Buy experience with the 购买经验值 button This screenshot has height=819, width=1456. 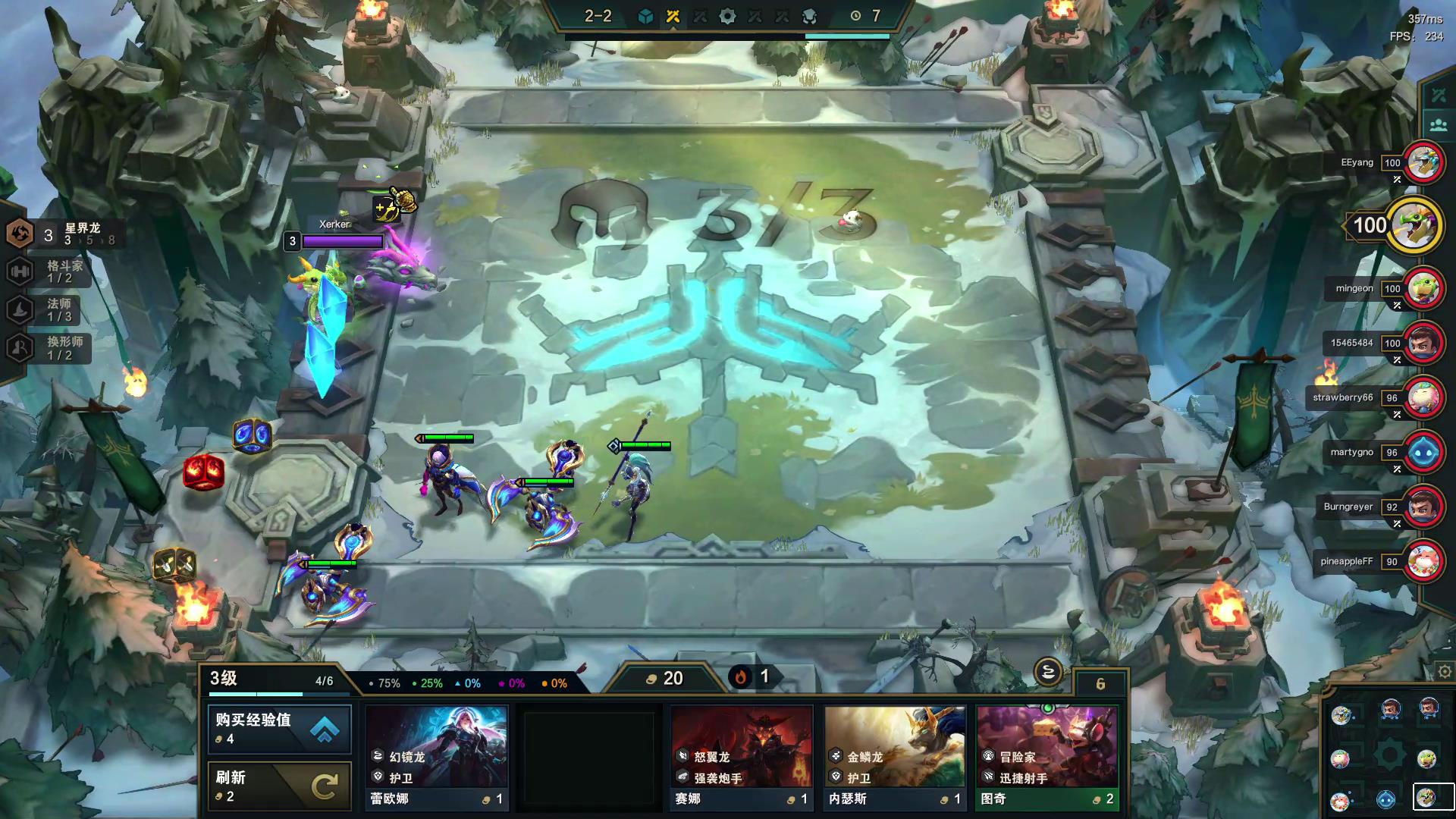click(279, 729)
